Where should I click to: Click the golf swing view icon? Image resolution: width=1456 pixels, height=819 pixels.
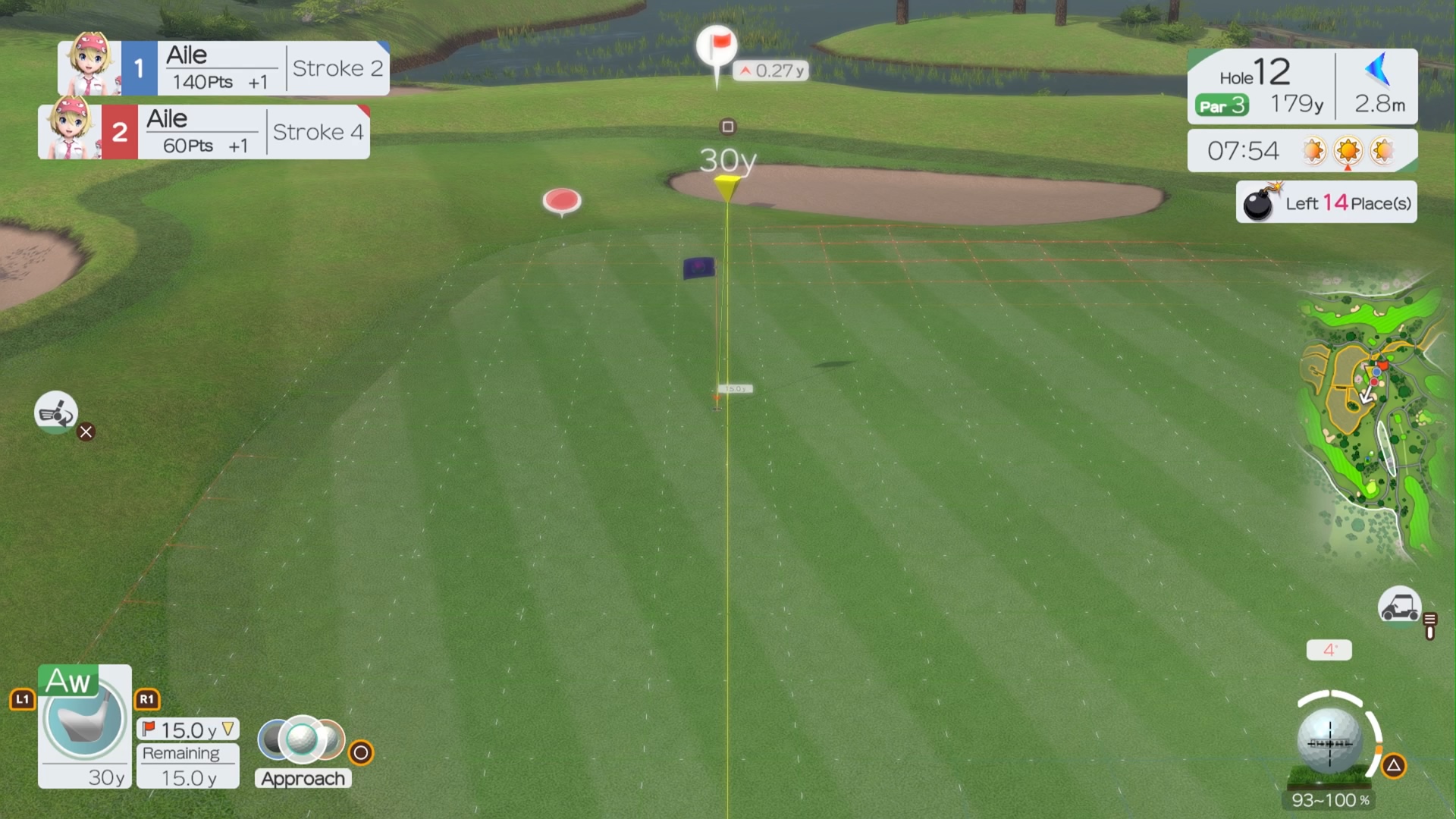click(55, 413)
